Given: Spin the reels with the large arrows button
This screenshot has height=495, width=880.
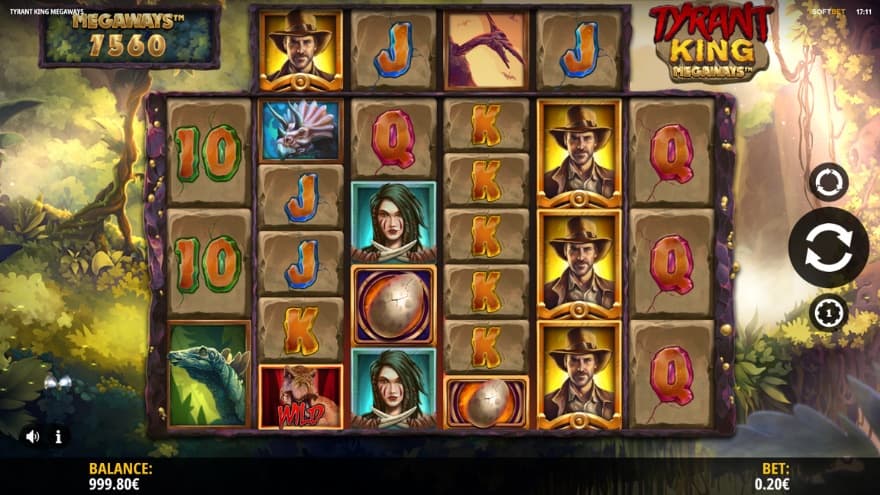Looking at the screenshot, I should pyautogui.click(x=828, y=247).
